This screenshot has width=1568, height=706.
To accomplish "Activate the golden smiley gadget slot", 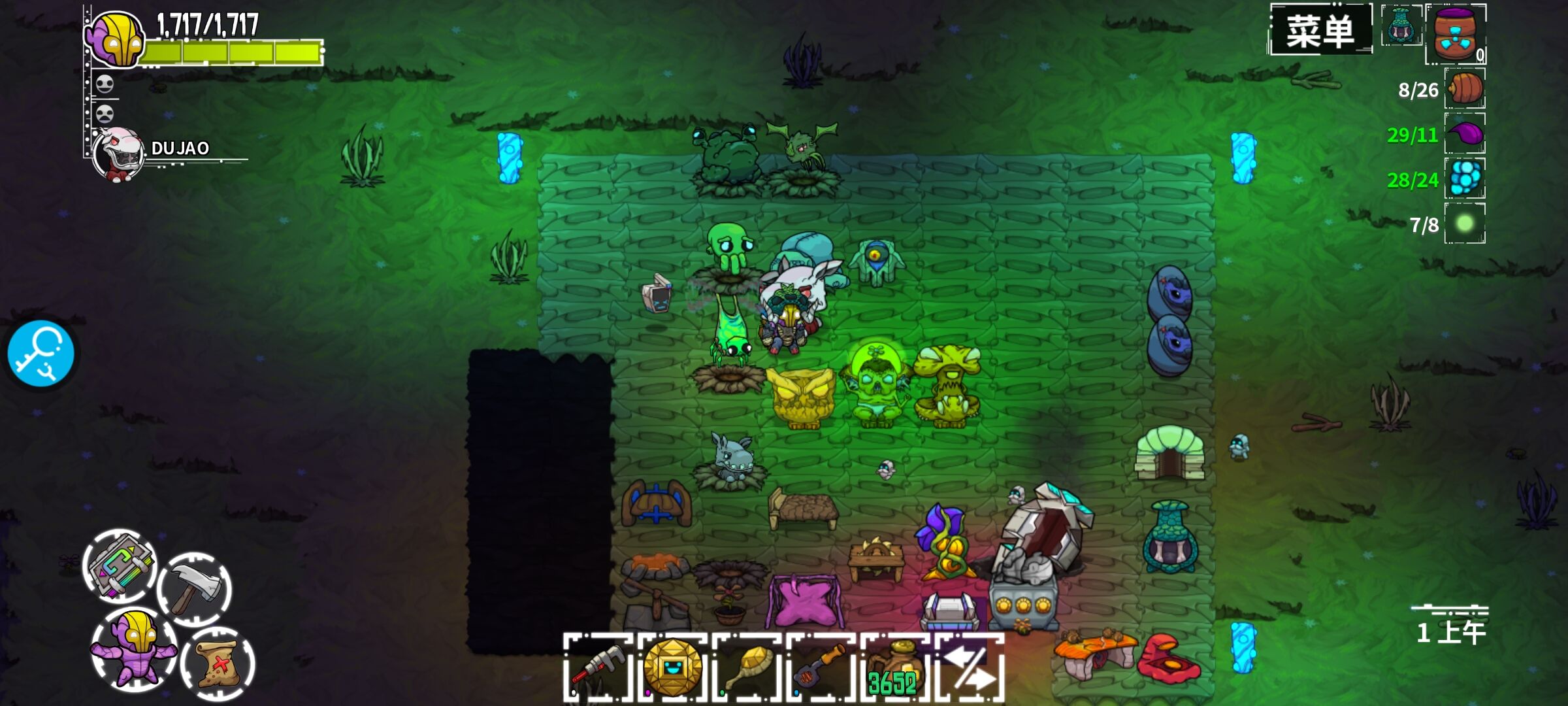I will click(x=672, y=668).
